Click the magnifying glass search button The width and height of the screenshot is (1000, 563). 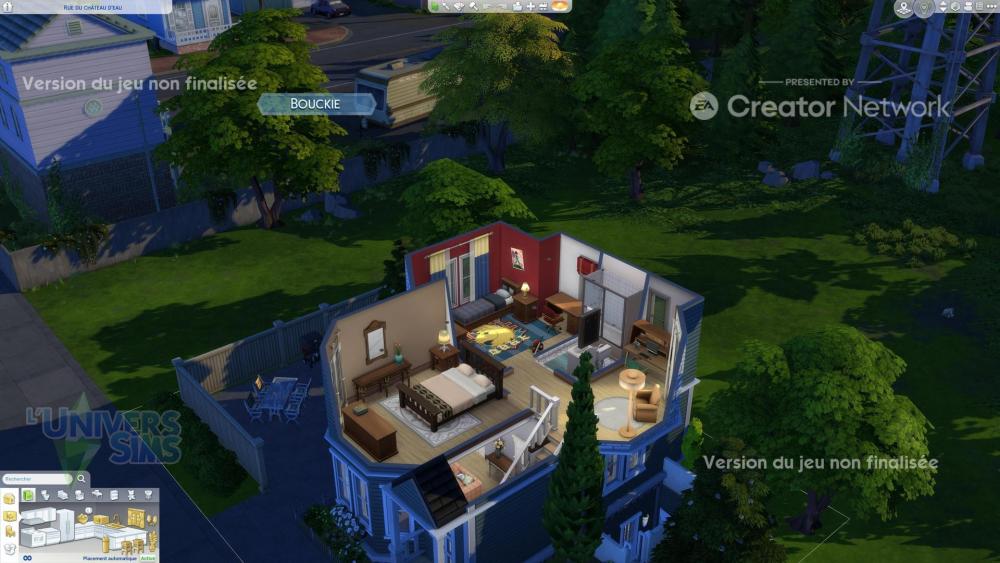pos(82,479)
